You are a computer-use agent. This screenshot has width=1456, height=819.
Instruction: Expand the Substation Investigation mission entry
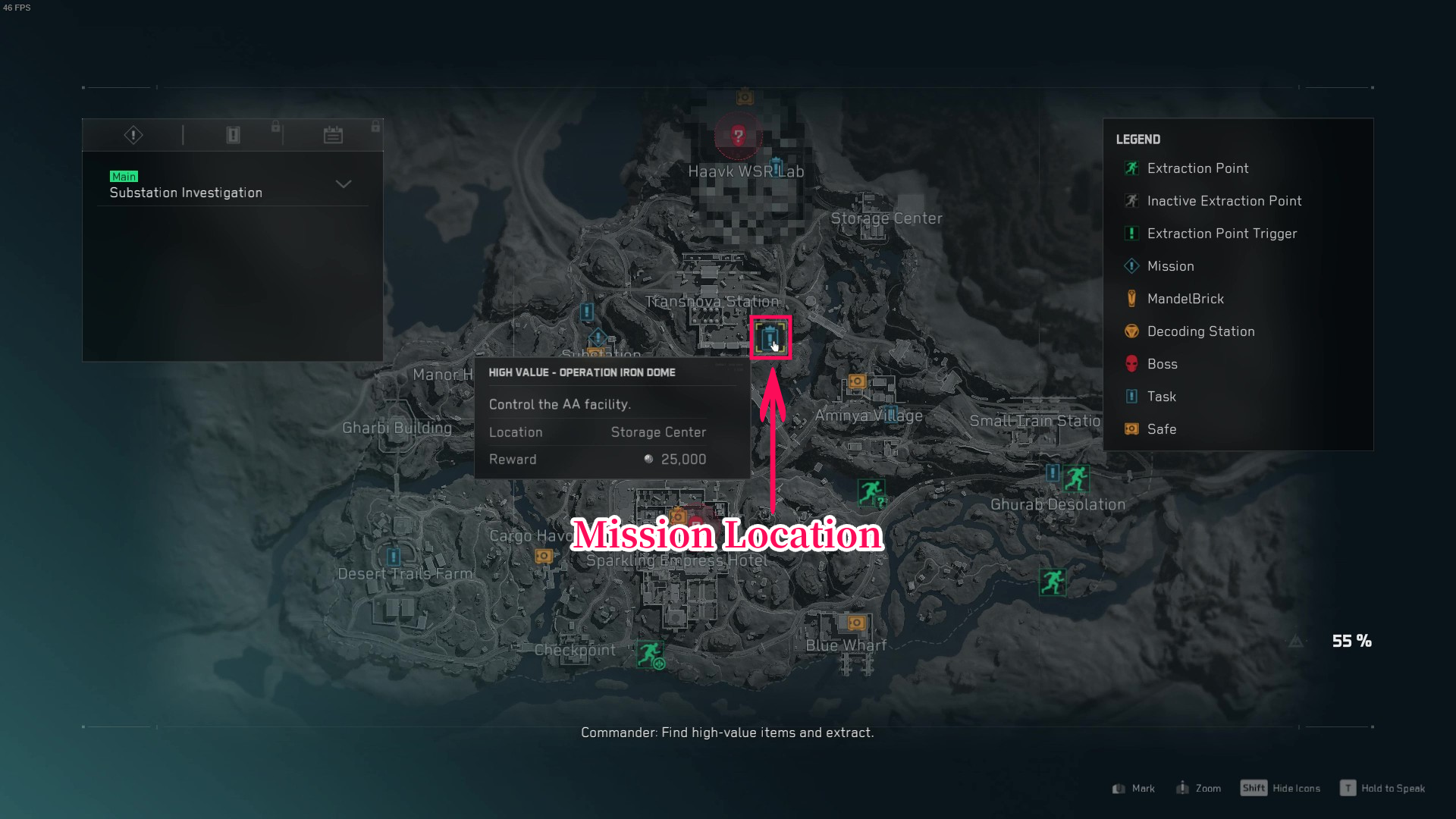click(x=343, y=184)
